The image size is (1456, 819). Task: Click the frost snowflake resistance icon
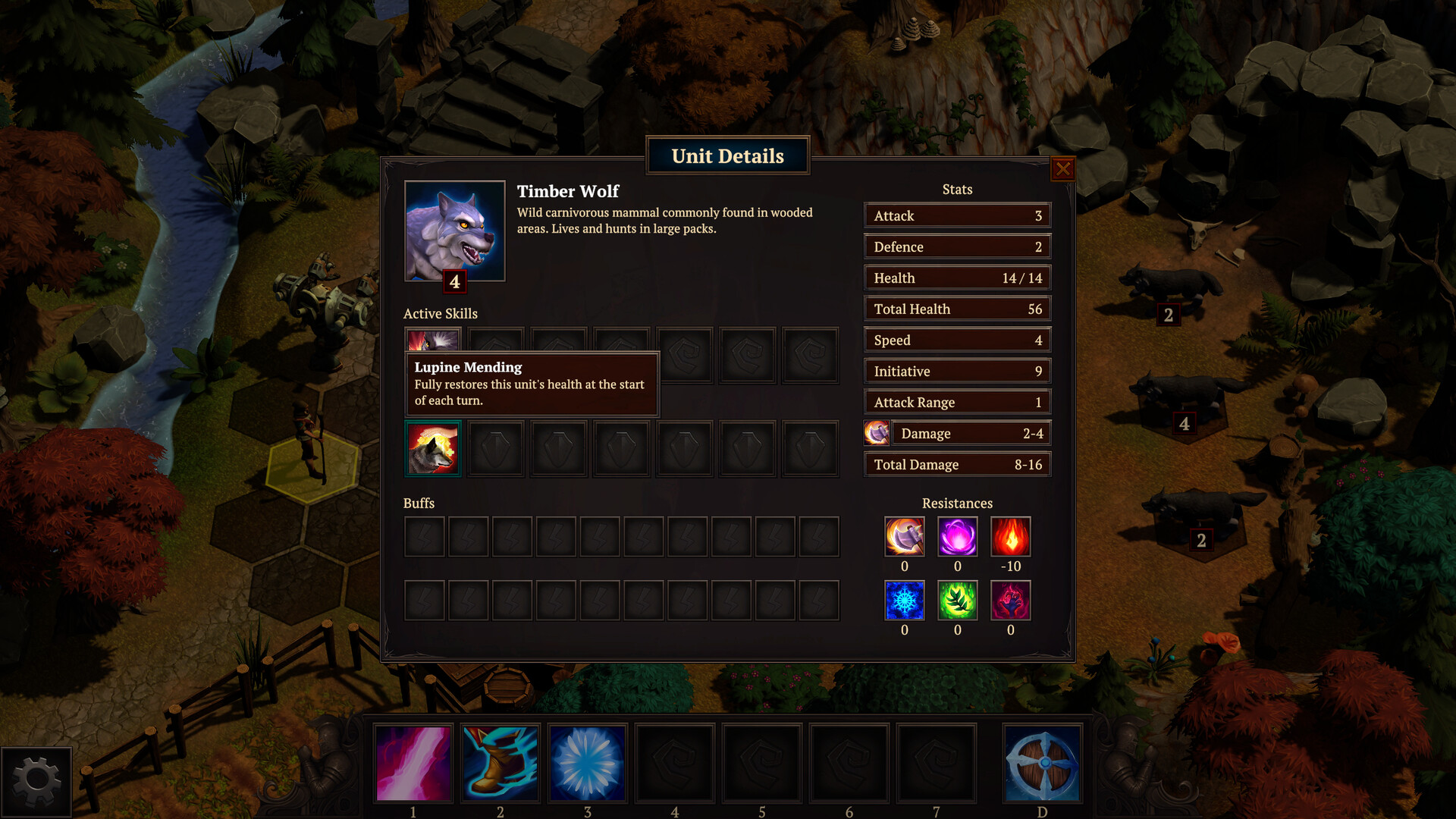(904, 600)
